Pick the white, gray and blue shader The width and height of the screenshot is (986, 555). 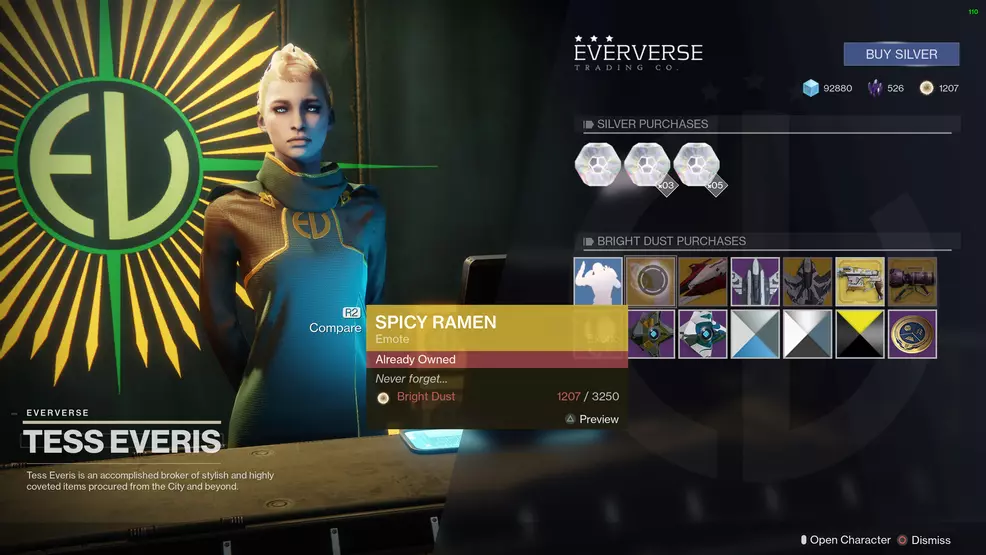(755, 334)
